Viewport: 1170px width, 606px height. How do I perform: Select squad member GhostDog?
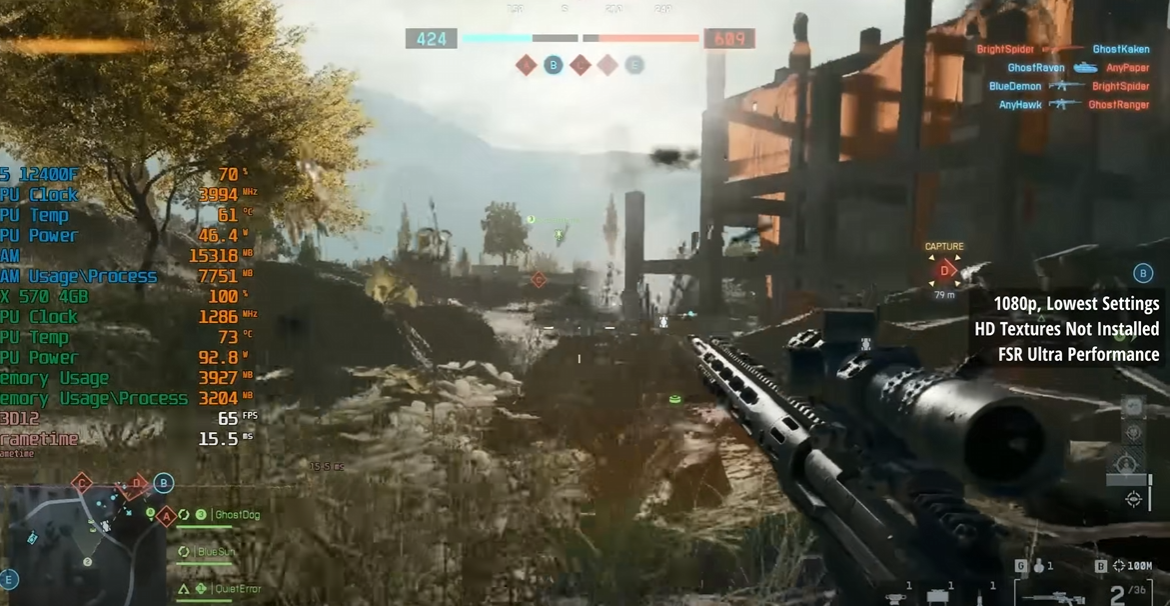click(x=237, y=515)
